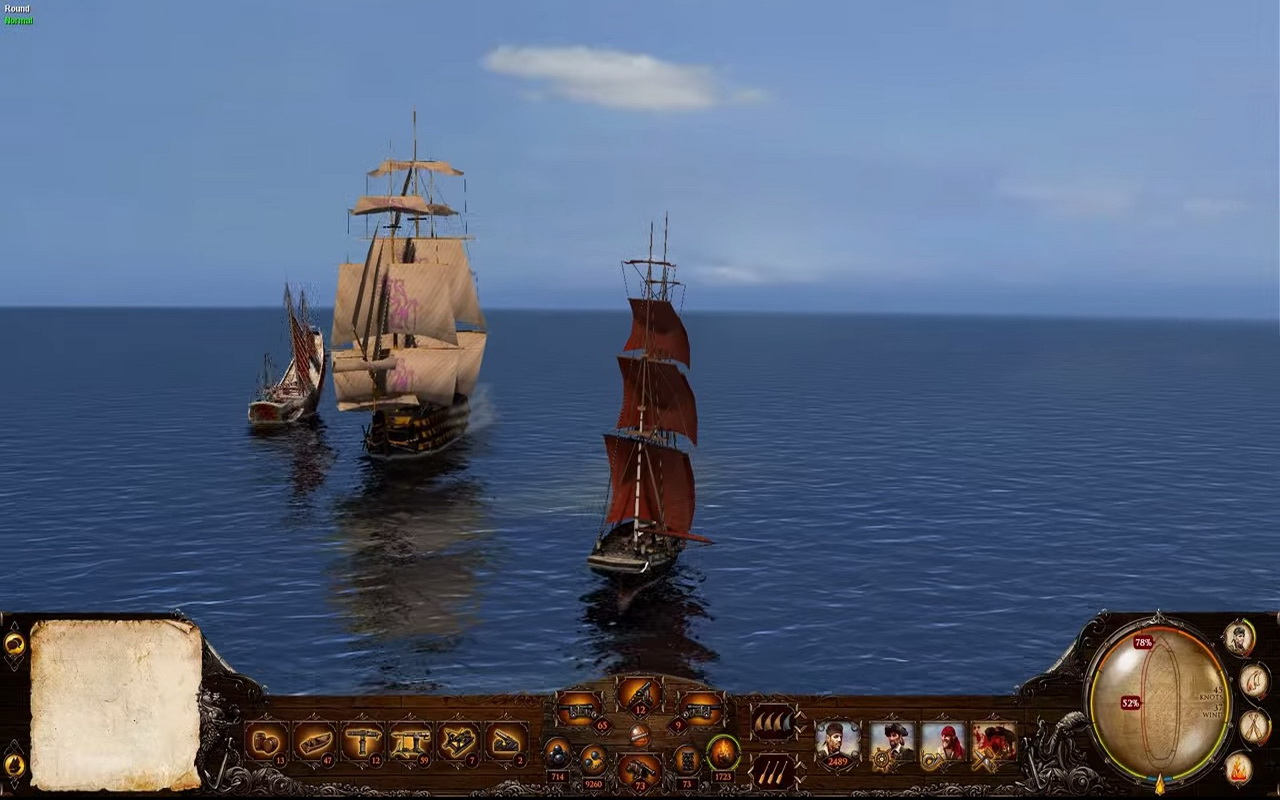The image size is (1280, 800).
Task: Select the stern cannon showing 73
Action: [x=638, y=770]
